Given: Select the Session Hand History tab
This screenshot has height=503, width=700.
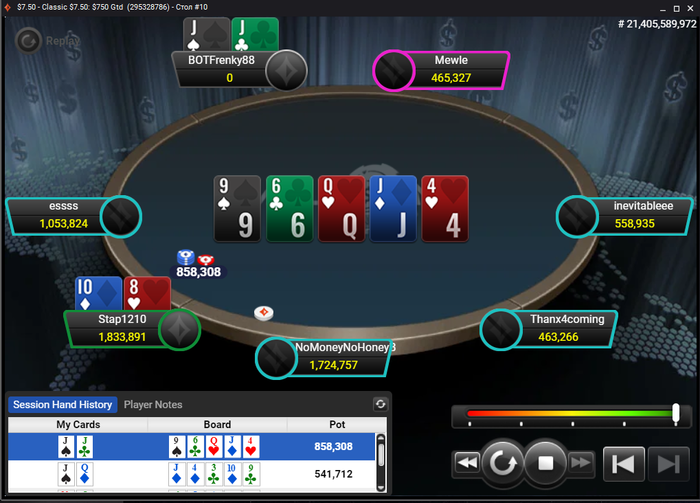Looking at the screenshot, I should tap(61, 405).
